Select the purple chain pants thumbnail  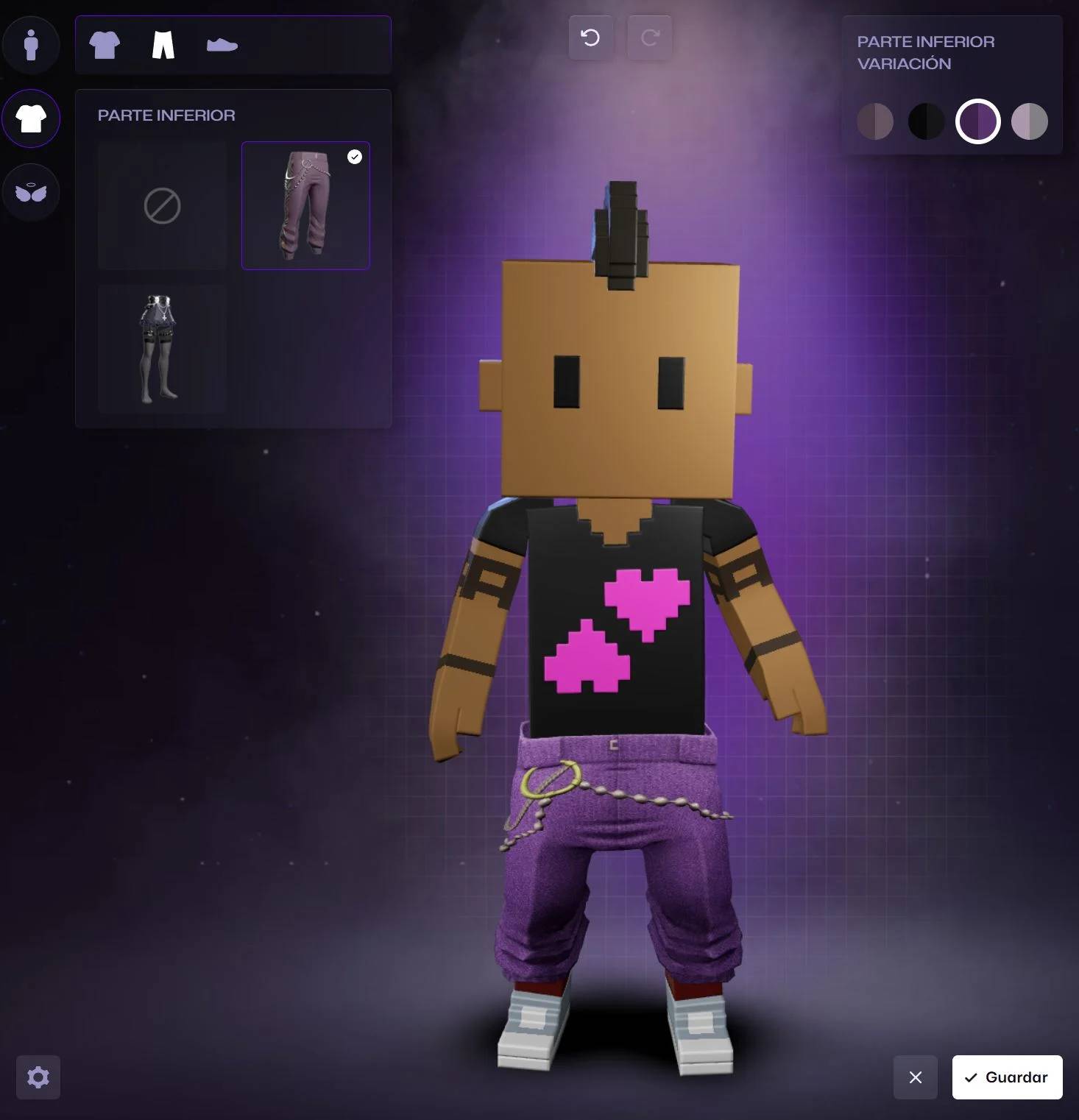(x=305, y=206)
